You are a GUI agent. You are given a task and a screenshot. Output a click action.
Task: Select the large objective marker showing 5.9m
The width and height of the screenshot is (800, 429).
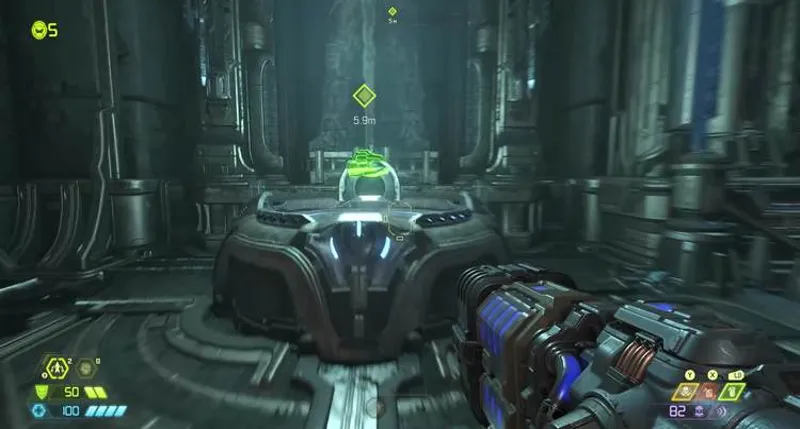click(364, 97)
